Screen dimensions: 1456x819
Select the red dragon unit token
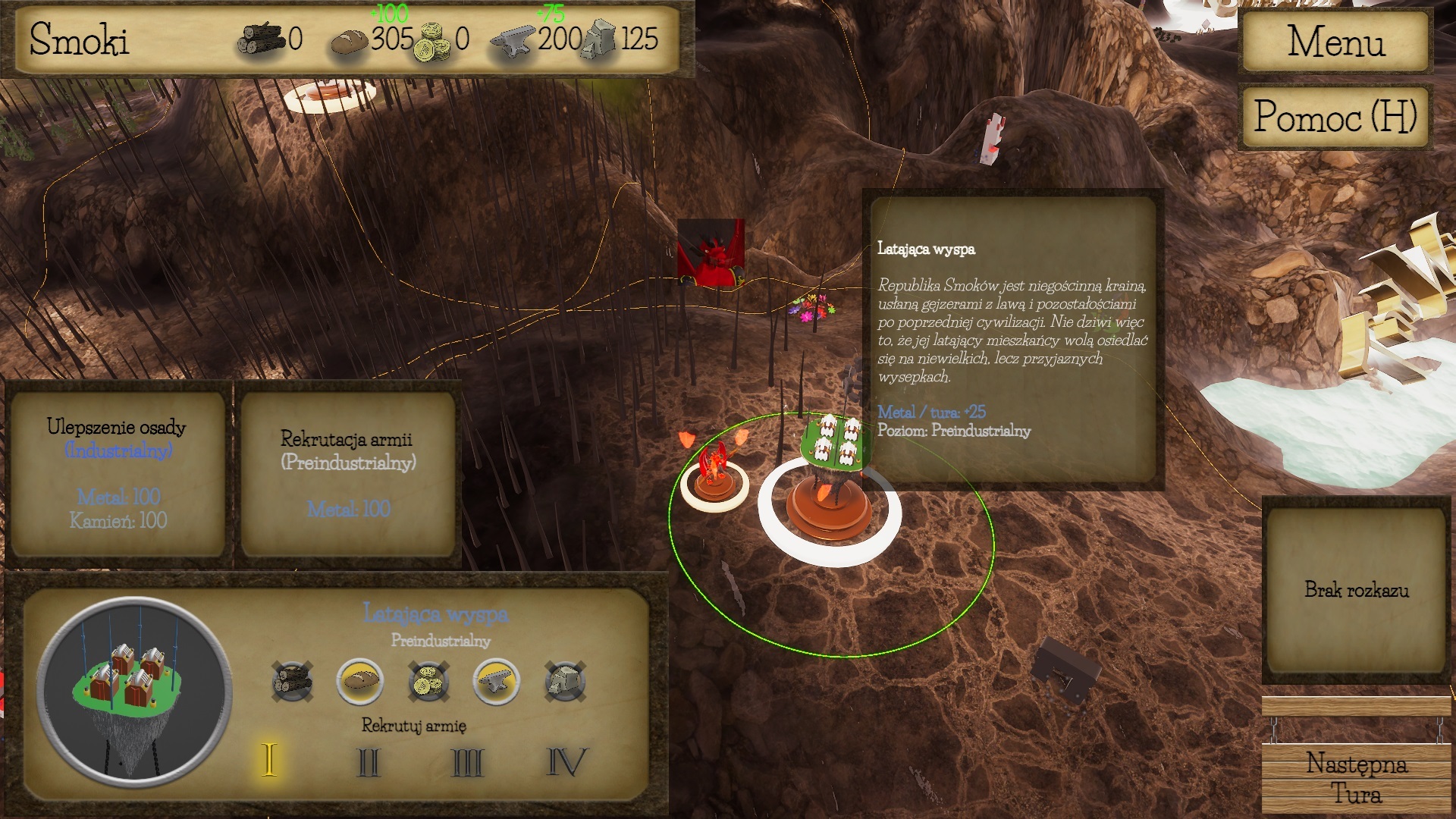[714, 478]
